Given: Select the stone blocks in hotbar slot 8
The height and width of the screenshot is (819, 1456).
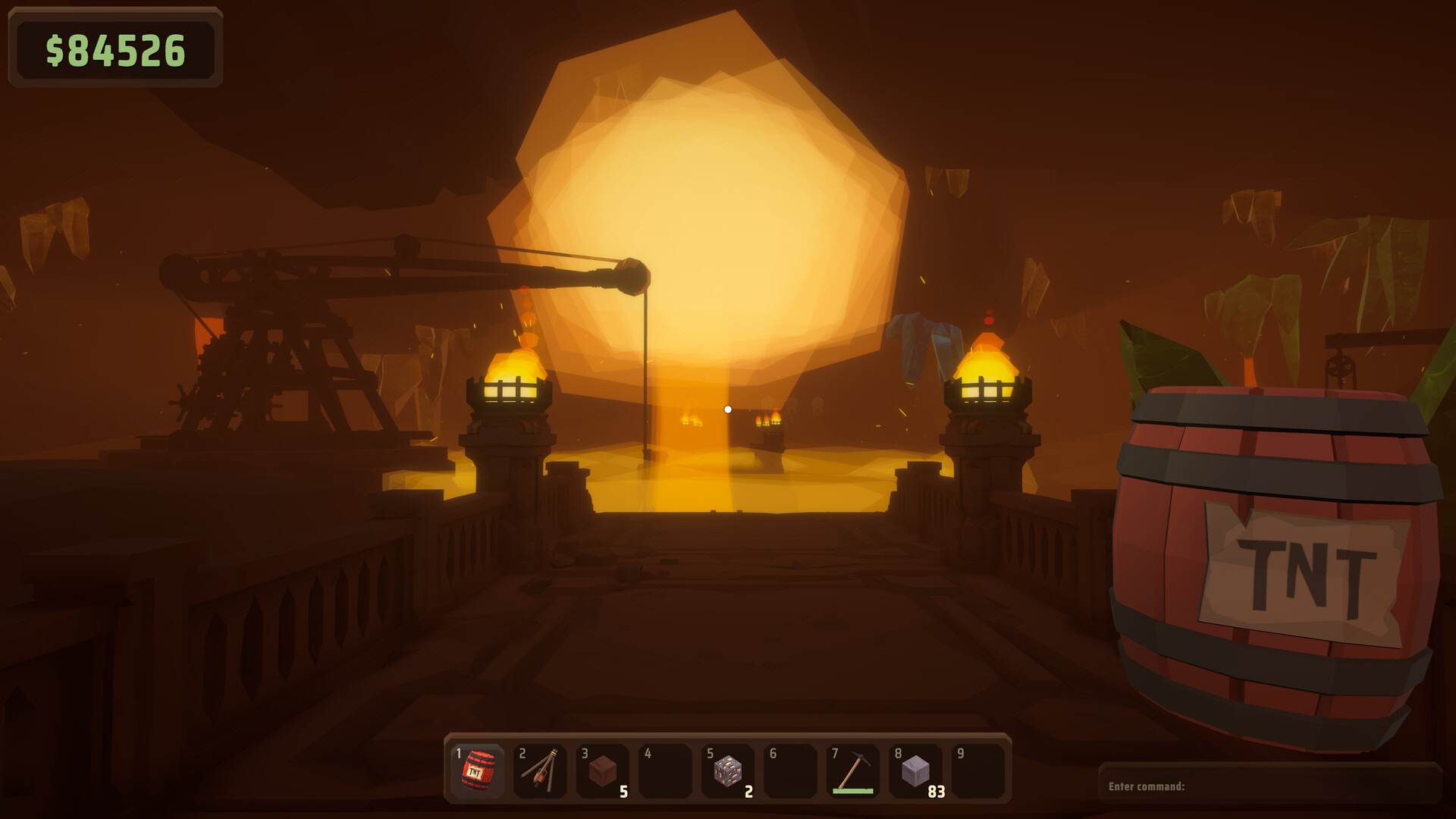Looking at the screenshot, I should coord(789,773).
